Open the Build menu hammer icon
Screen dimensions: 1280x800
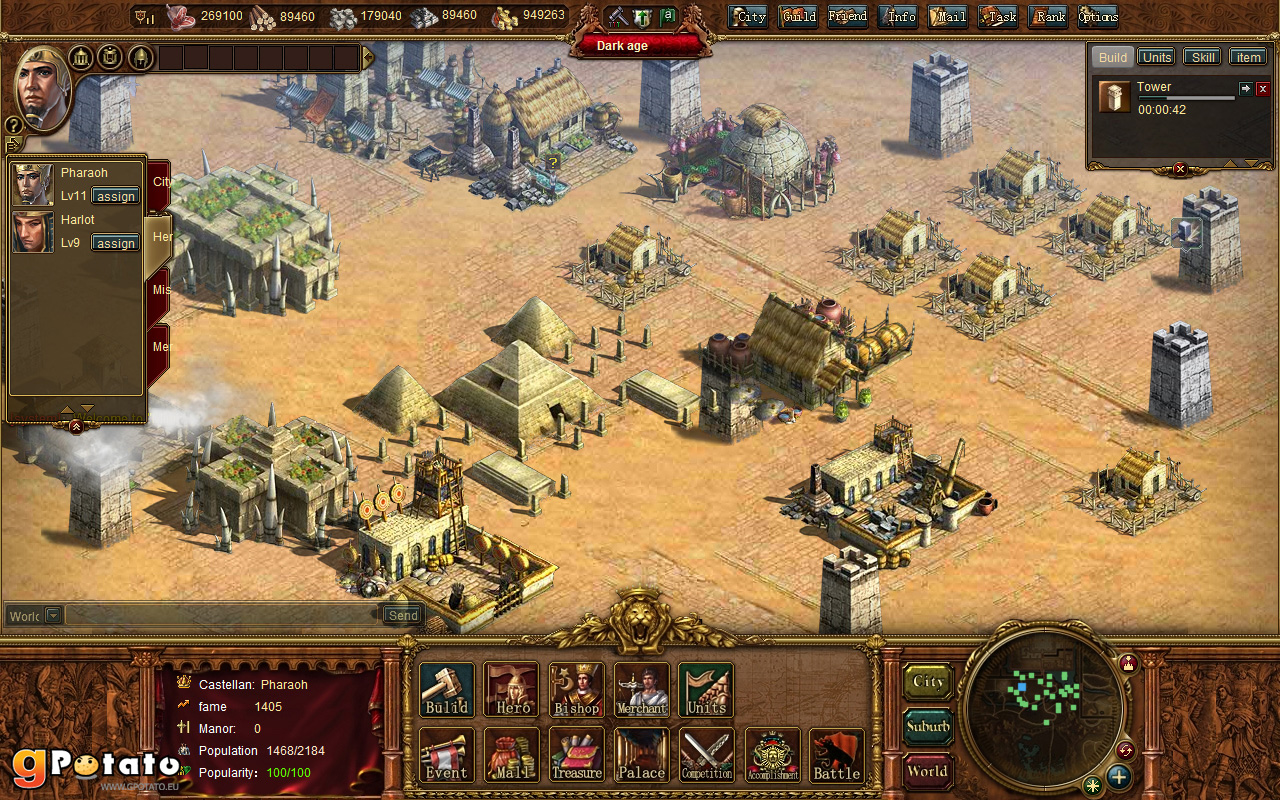[446, 689]
